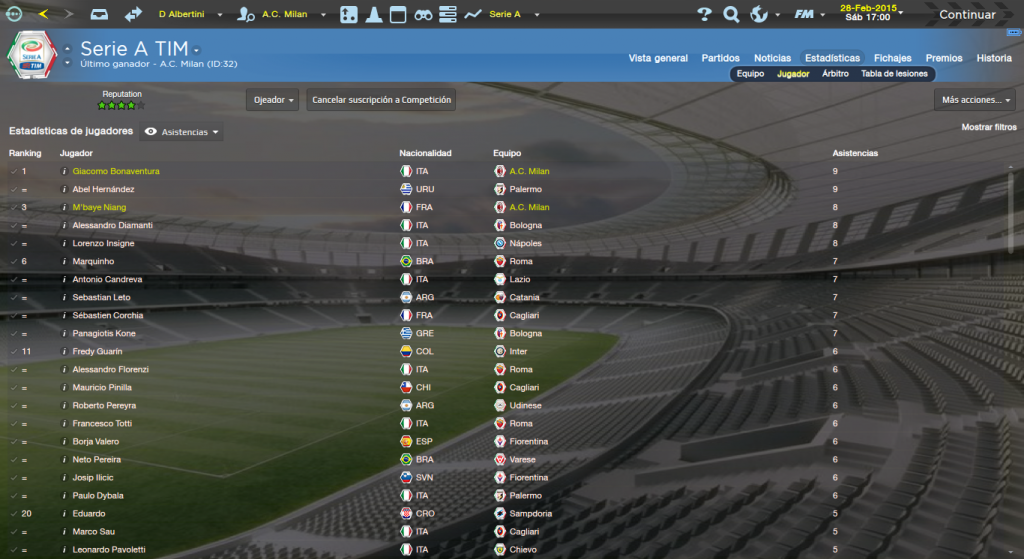Click Cancelar suscripción a Competición
This screenshot has width=1024, height=559.
pos(382,100)
